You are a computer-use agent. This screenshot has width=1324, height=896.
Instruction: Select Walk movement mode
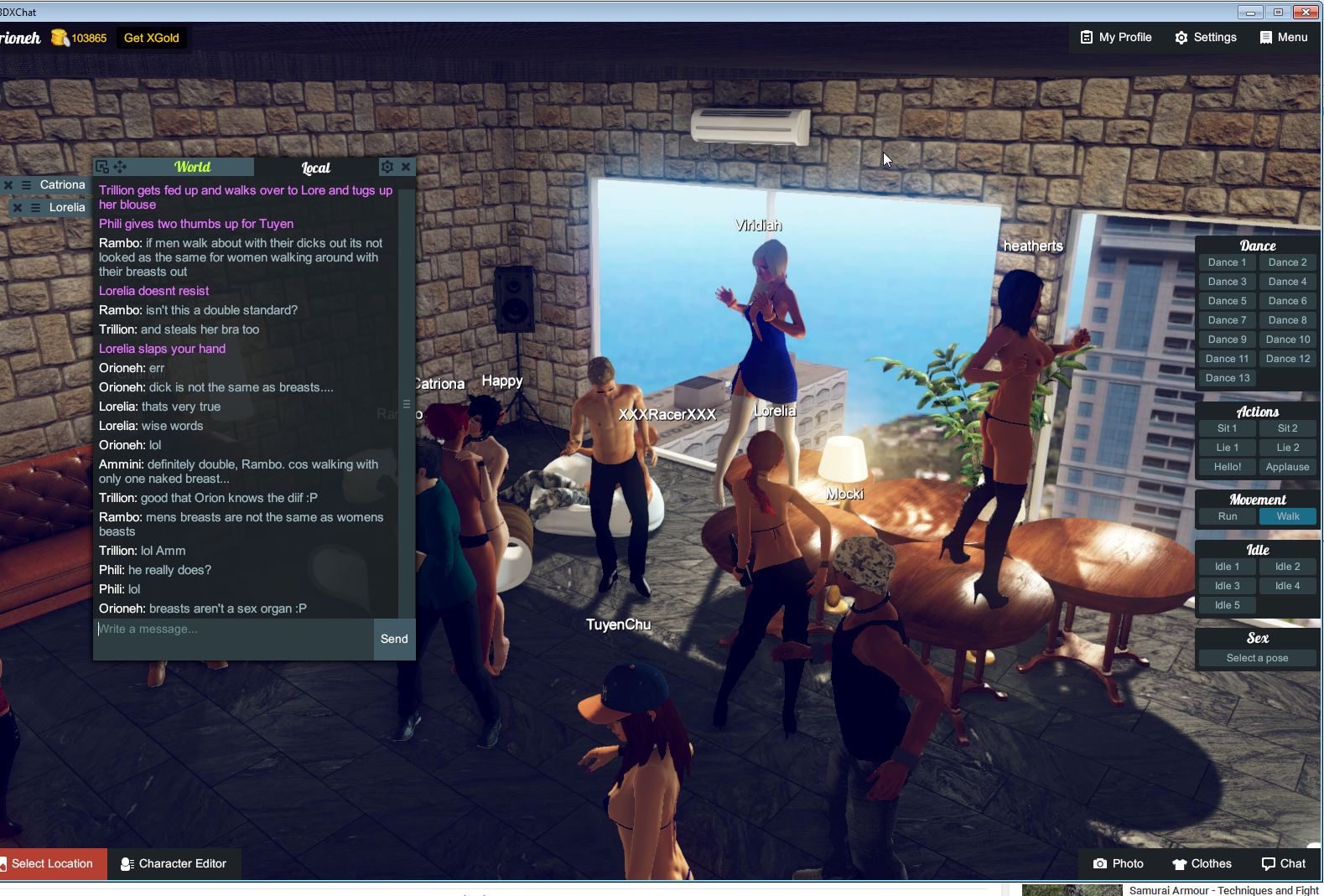(x=1288, y=516)
